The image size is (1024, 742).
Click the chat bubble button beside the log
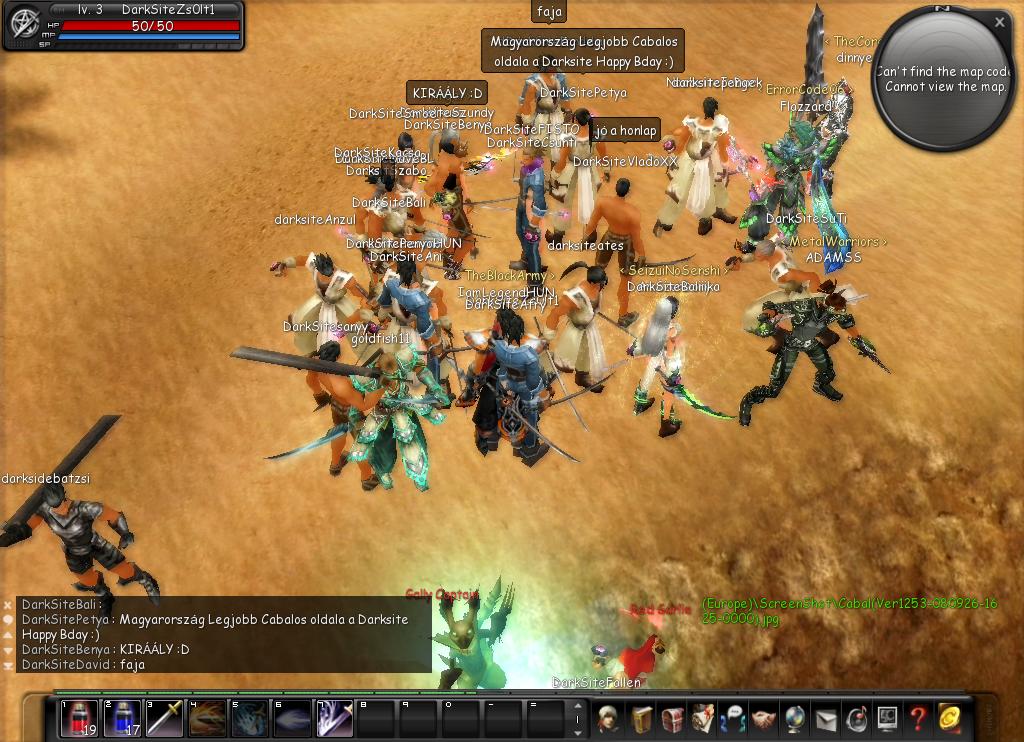point(8,620)
